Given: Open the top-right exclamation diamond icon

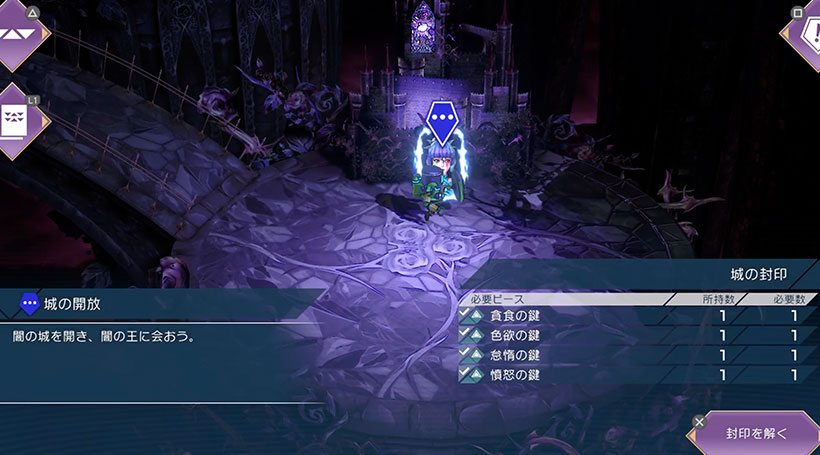Looking at the screenshot, I should [805, 32].
